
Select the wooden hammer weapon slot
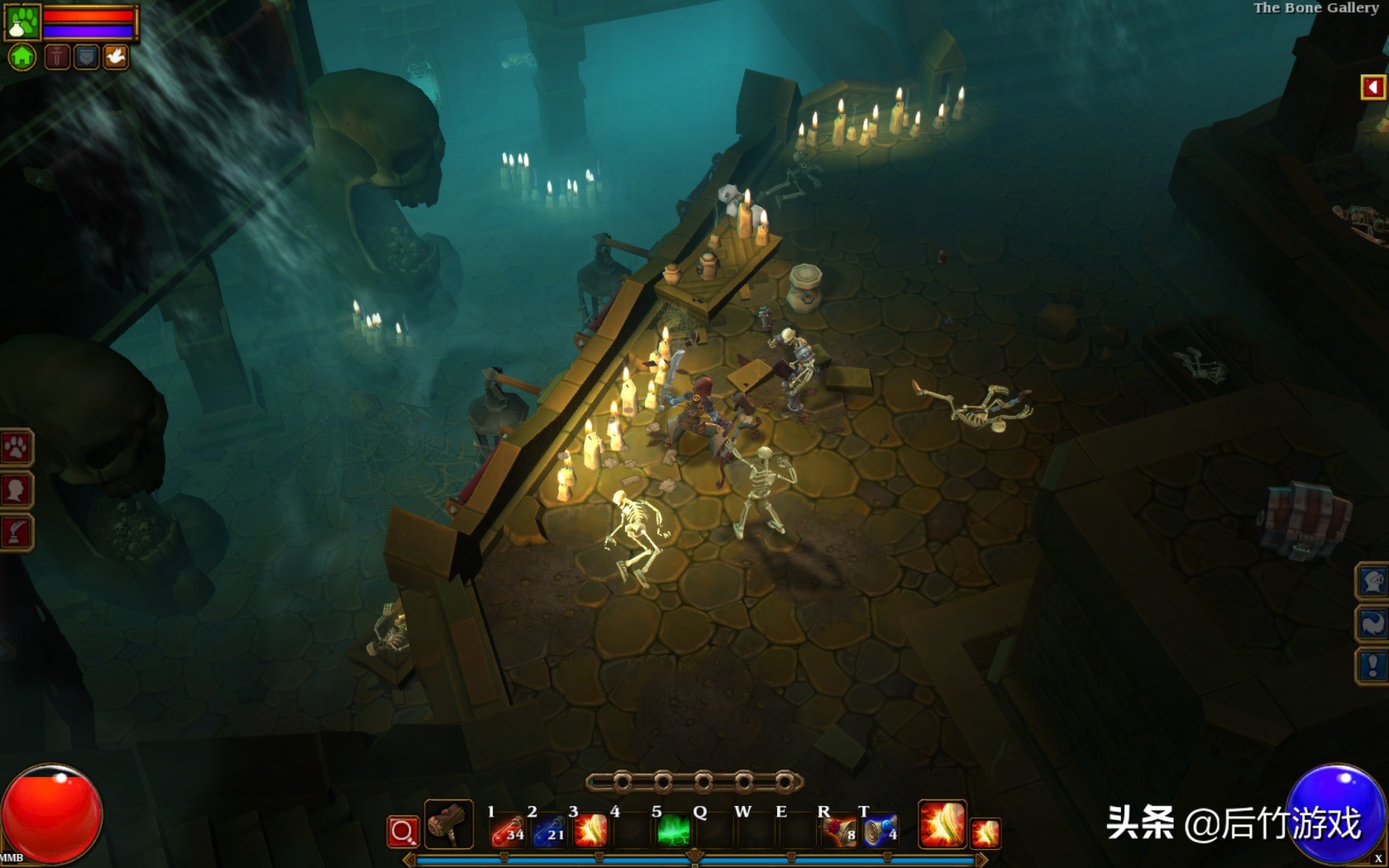(x=449, y=825)
